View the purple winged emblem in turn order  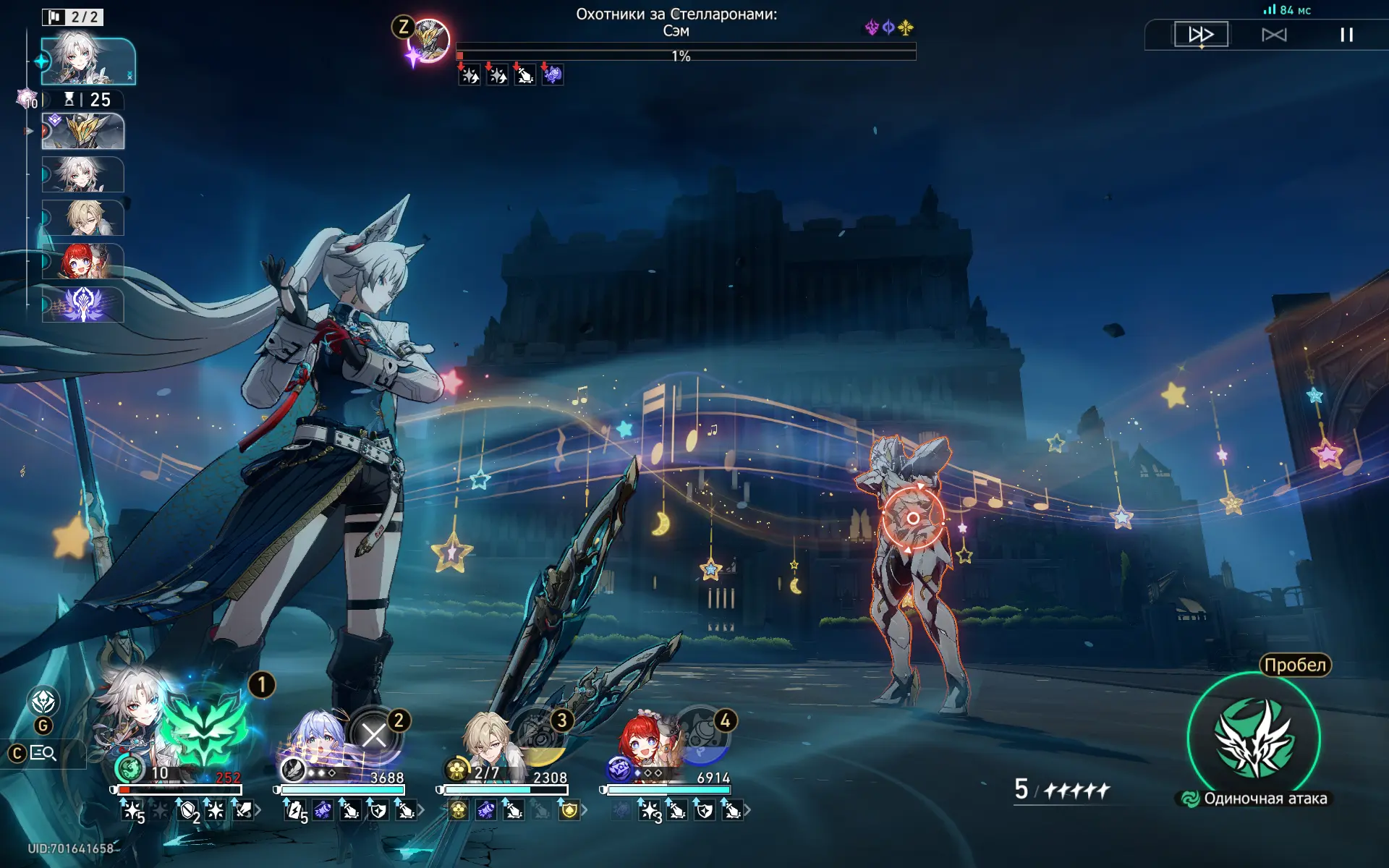pos(83,305)
